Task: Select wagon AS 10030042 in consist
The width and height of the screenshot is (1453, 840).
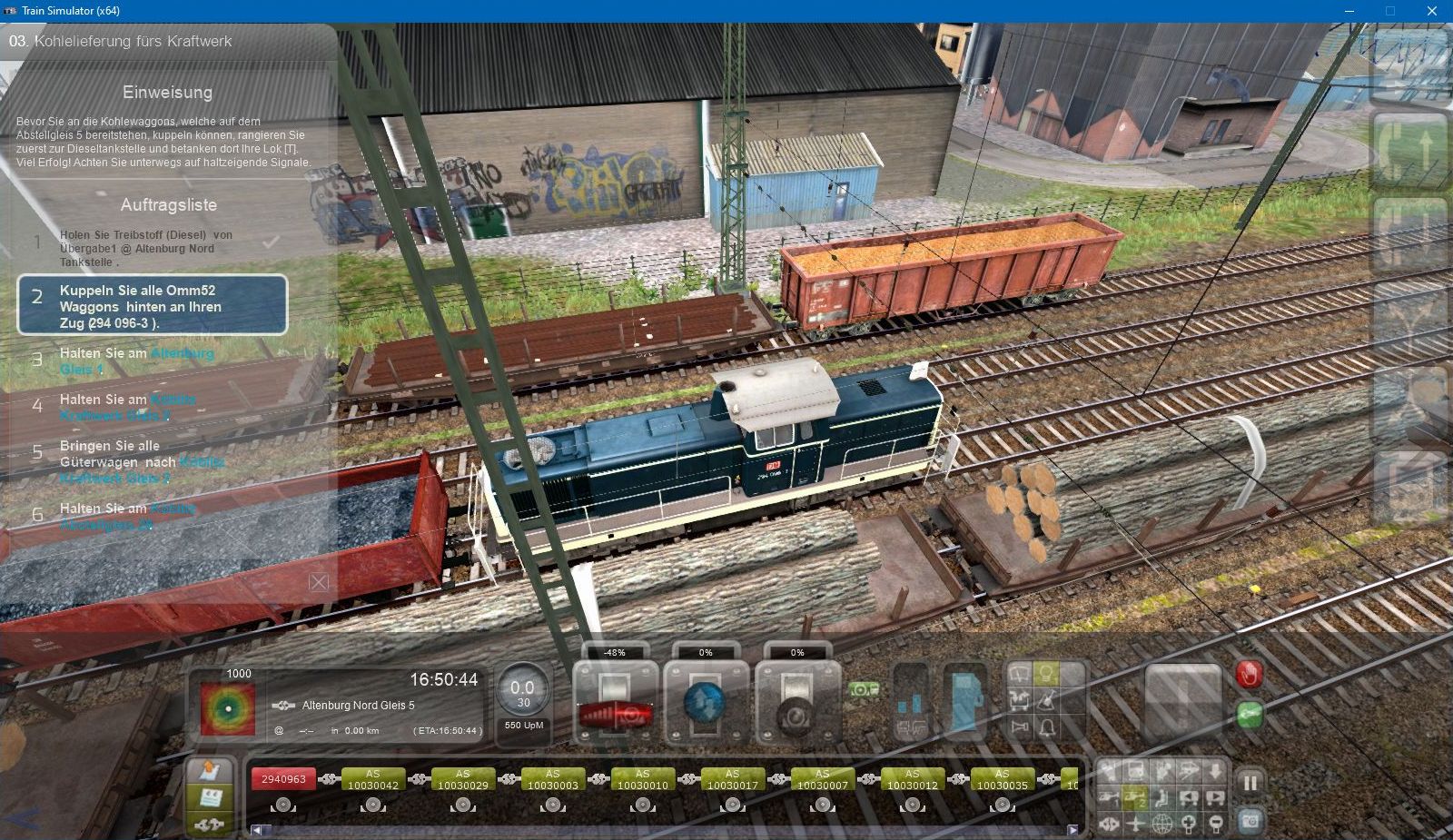Action: [372, 779]
